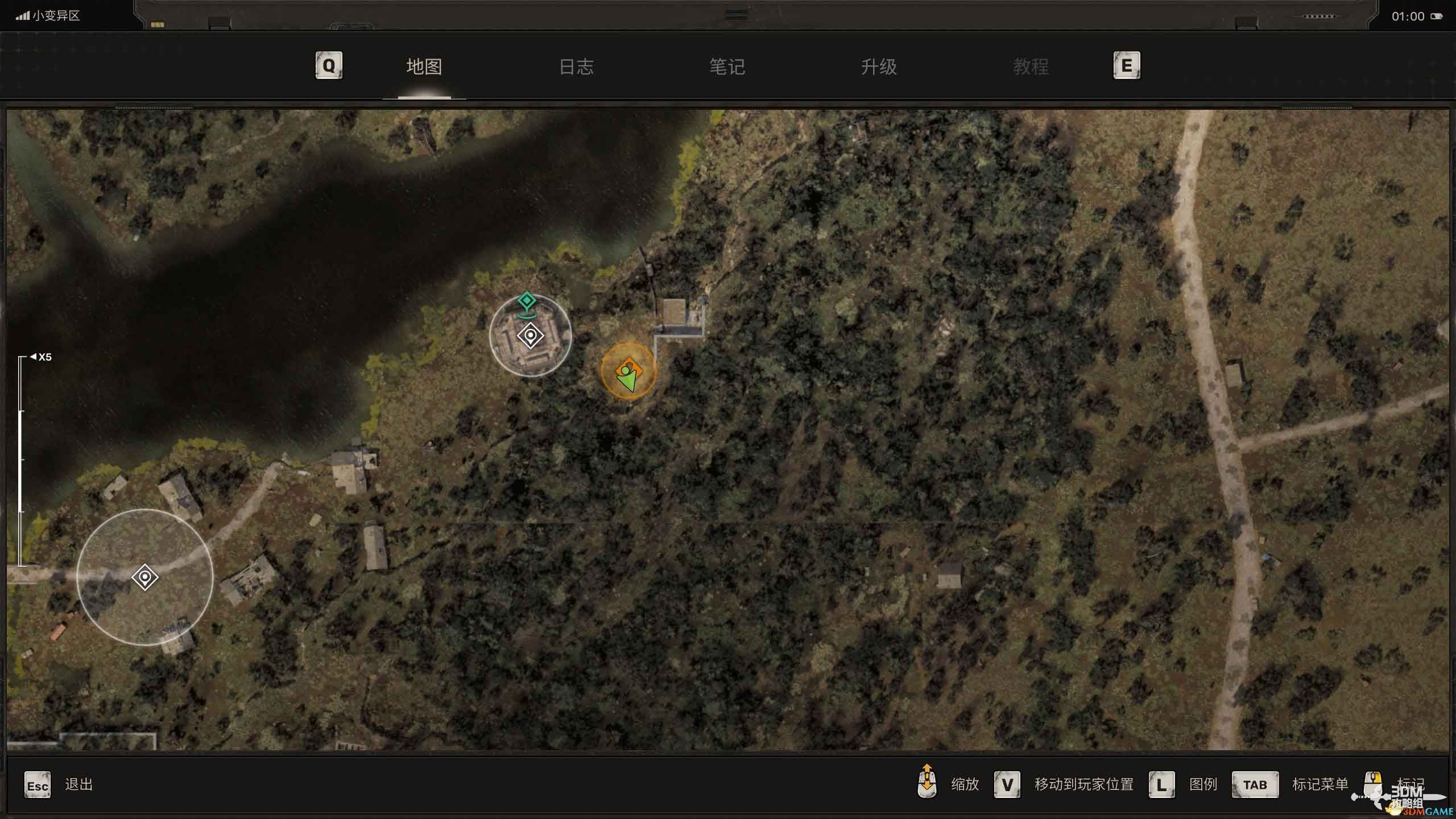Click the POI diamond marker inside the northern circle
Viewport: 1456px width, 819px height.
[x=530, y=336]
